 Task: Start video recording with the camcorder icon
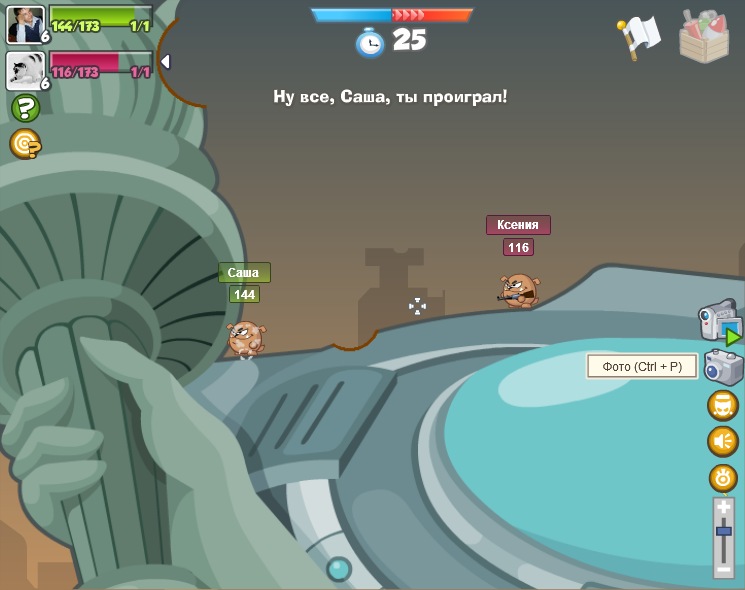718,320
